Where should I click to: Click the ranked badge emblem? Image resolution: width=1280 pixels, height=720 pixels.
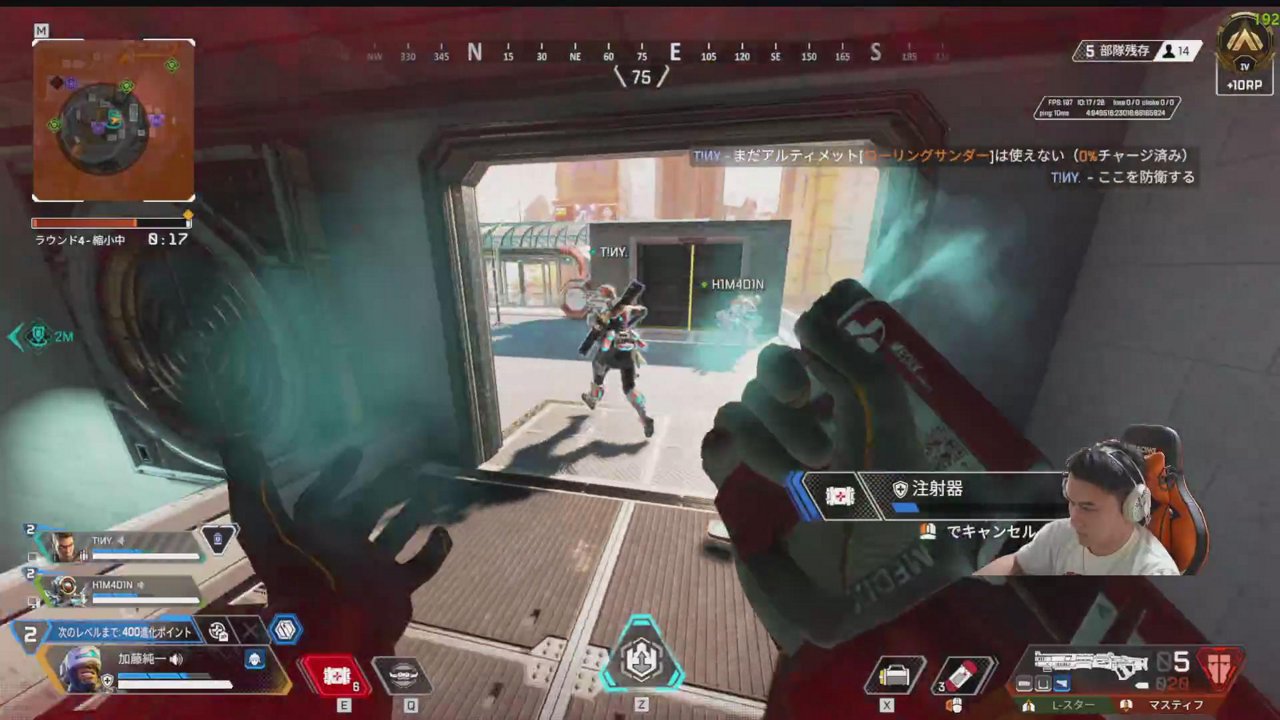pos(1244,45)
